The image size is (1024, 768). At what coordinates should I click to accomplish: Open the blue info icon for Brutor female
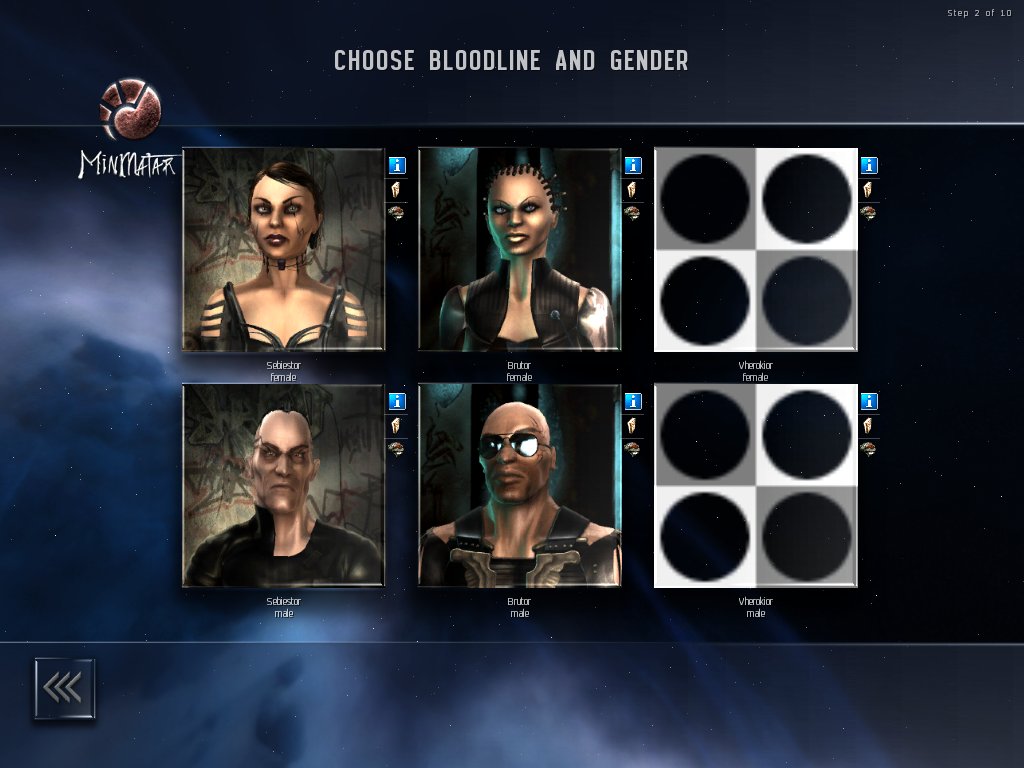pos(633,165)
